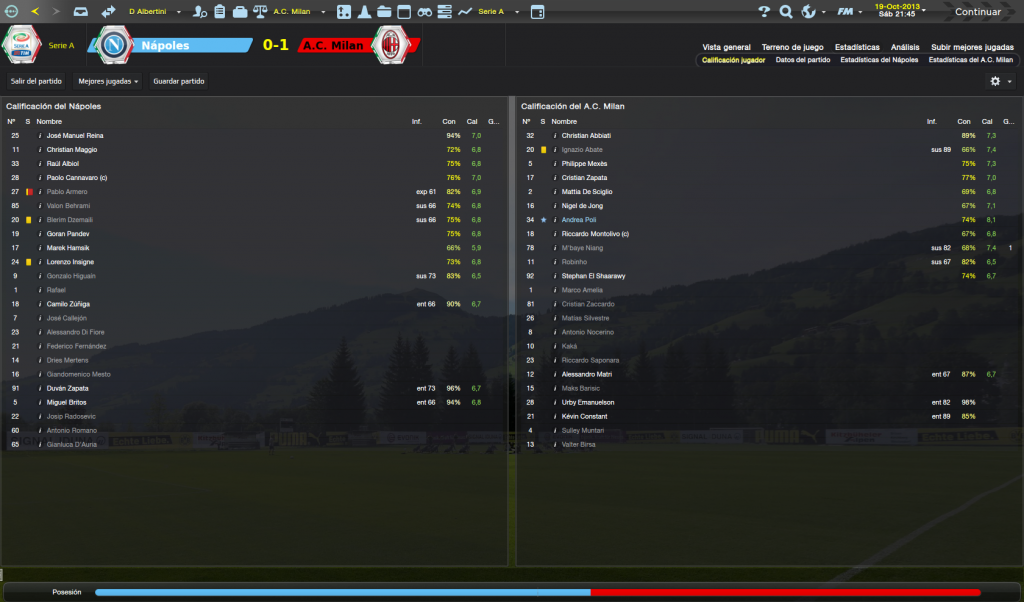Open Datos del partido subtab
Viewport: 1024px width, 602px height.
point(803,60)
